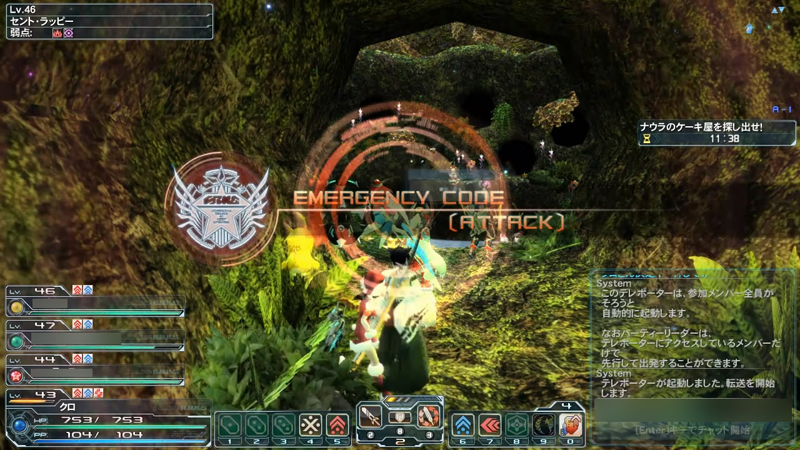
Task: Select the green hexagon skill in slot 8
Action: [517, 424]
